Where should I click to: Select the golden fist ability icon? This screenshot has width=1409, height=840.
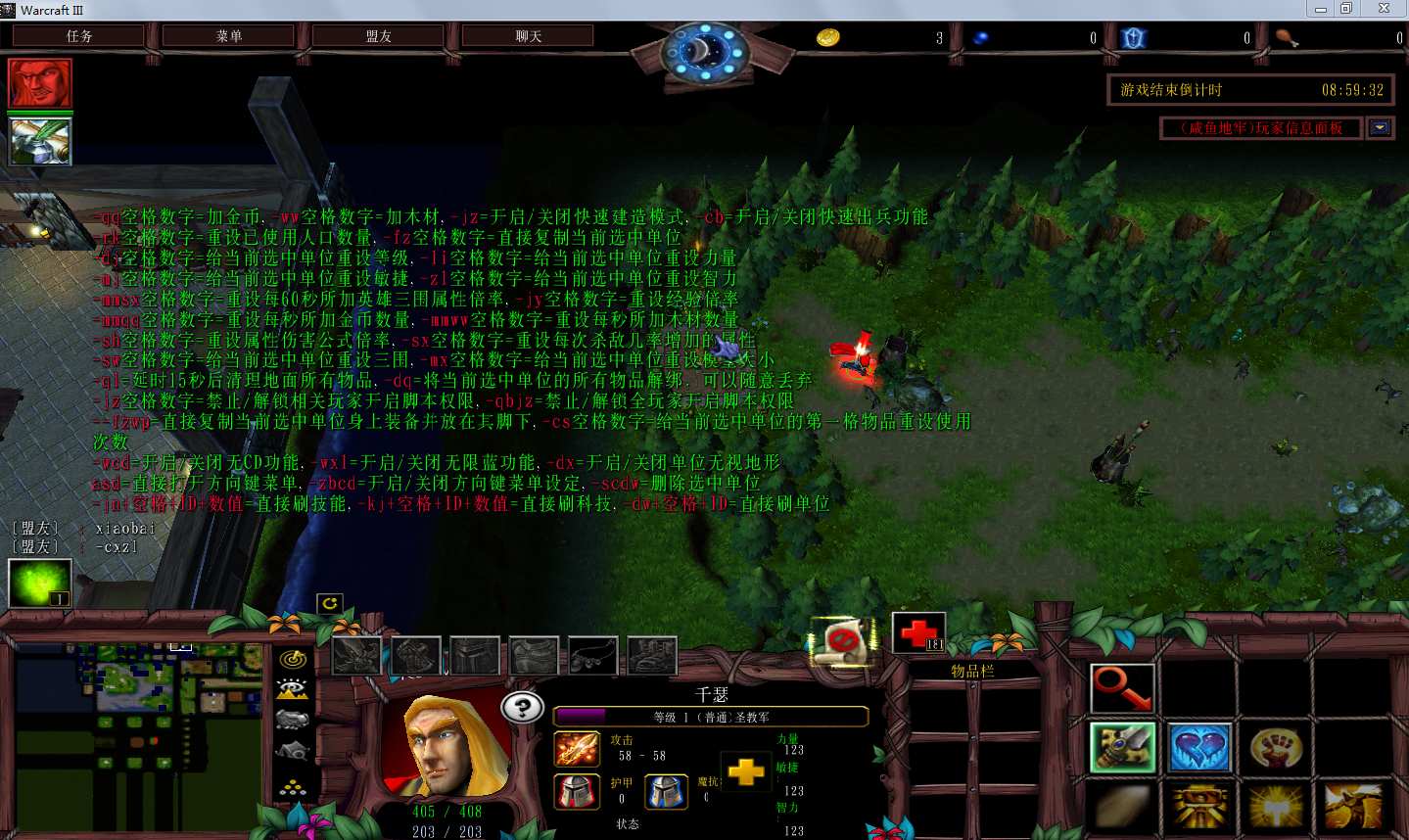(1276, 748)
